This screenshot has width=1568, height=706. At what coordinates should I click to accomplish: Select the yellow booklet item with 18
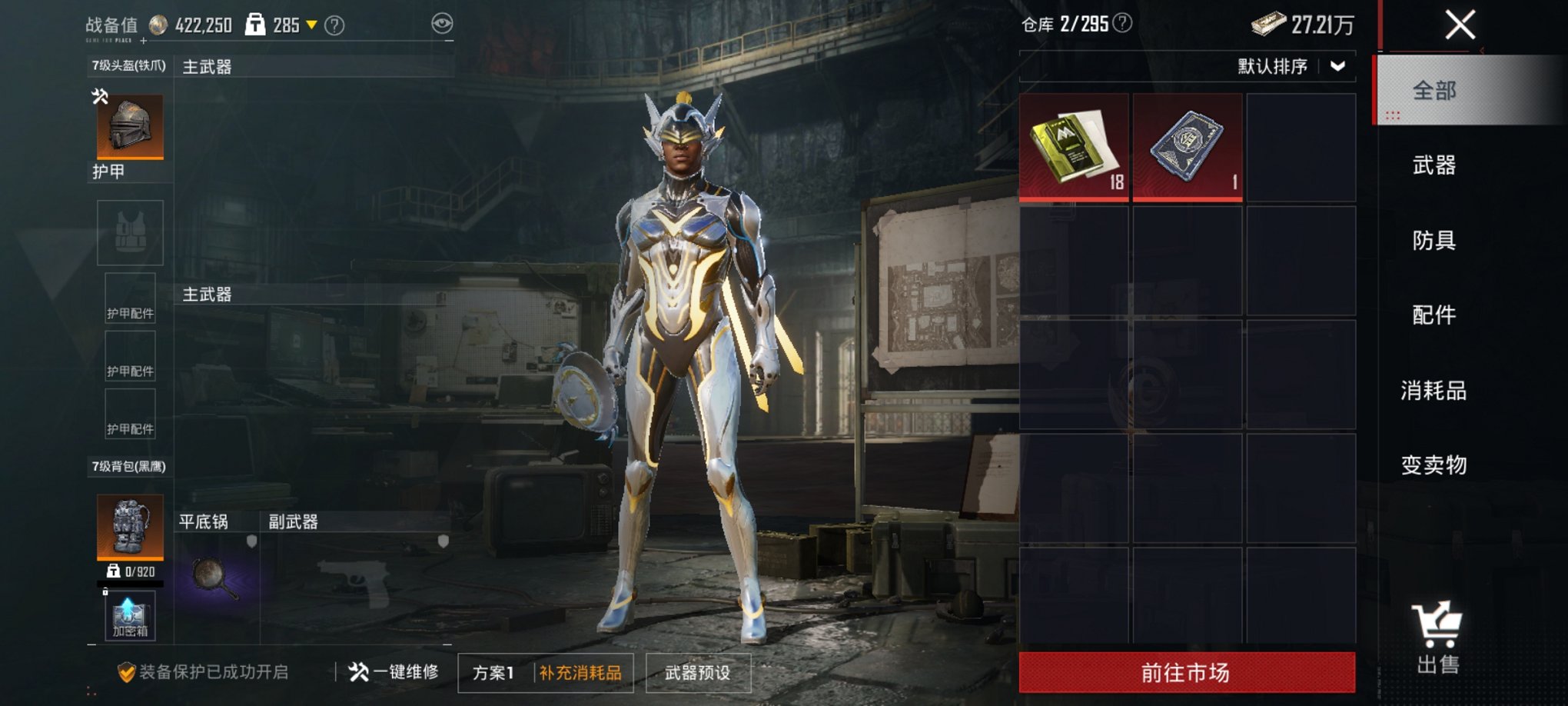[x=1074, y=148]
